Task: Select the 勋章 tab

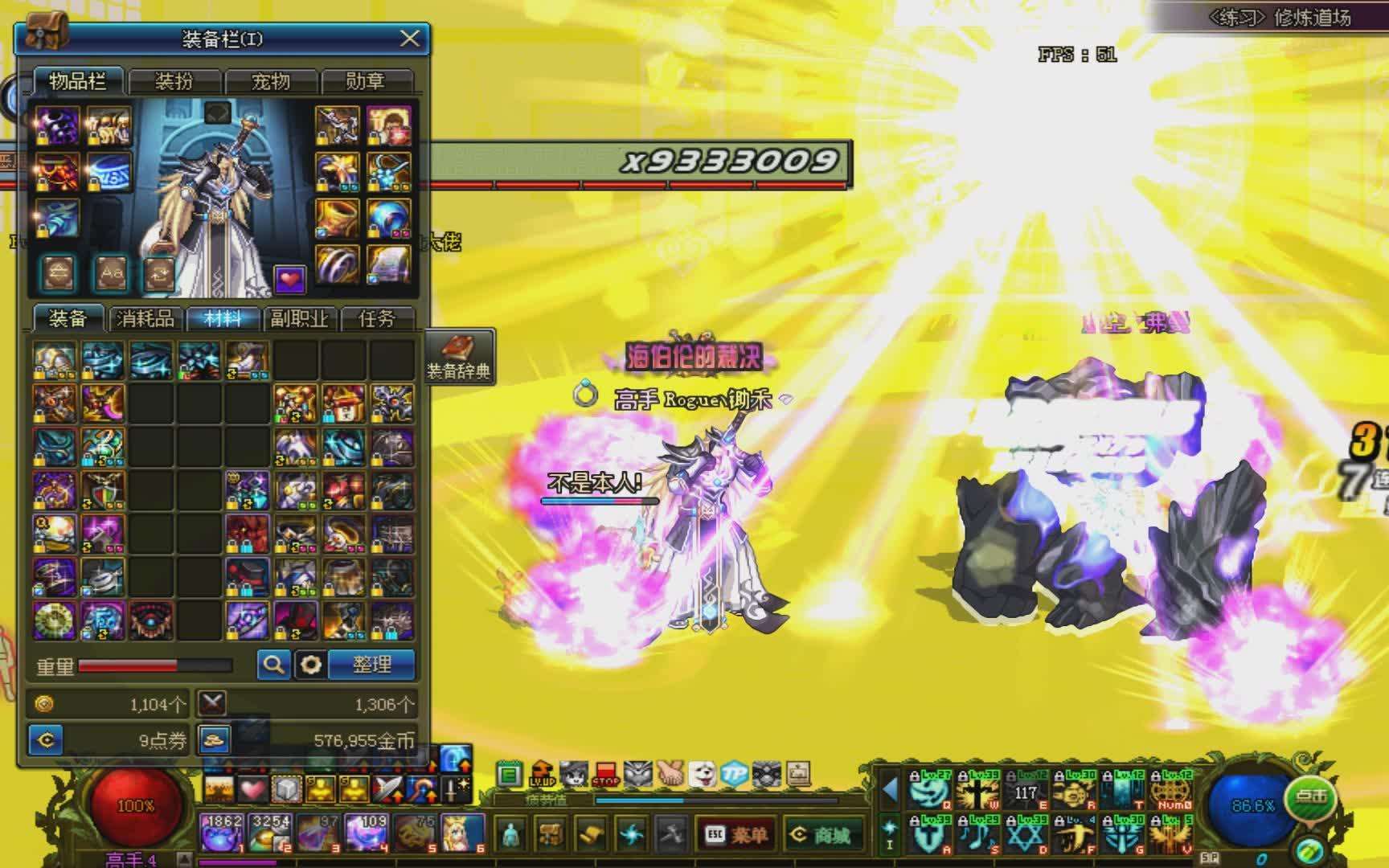Action: (x=366, y=81)
